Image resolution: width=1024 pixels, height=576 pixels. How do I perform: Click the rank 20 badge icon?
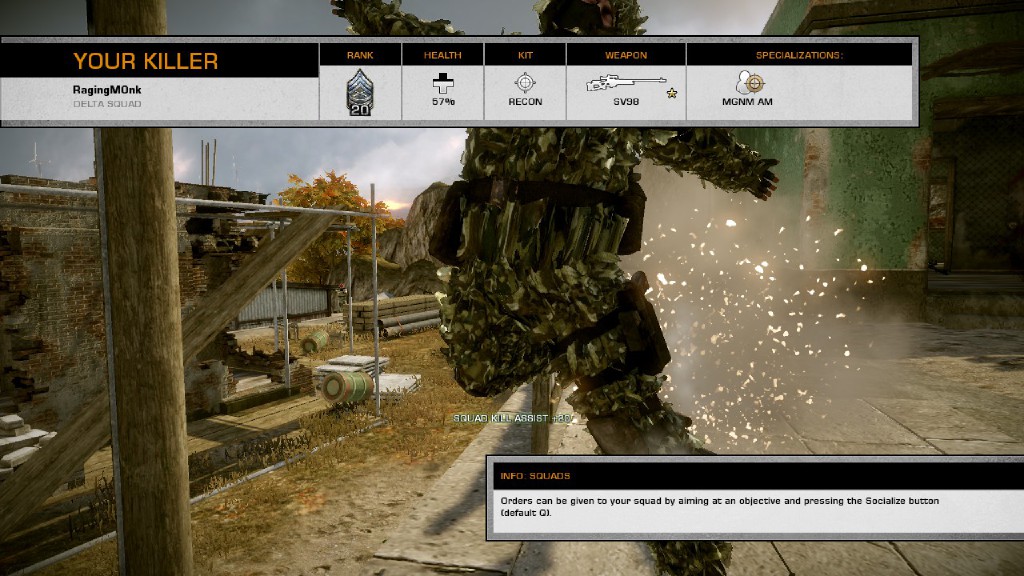360,93
